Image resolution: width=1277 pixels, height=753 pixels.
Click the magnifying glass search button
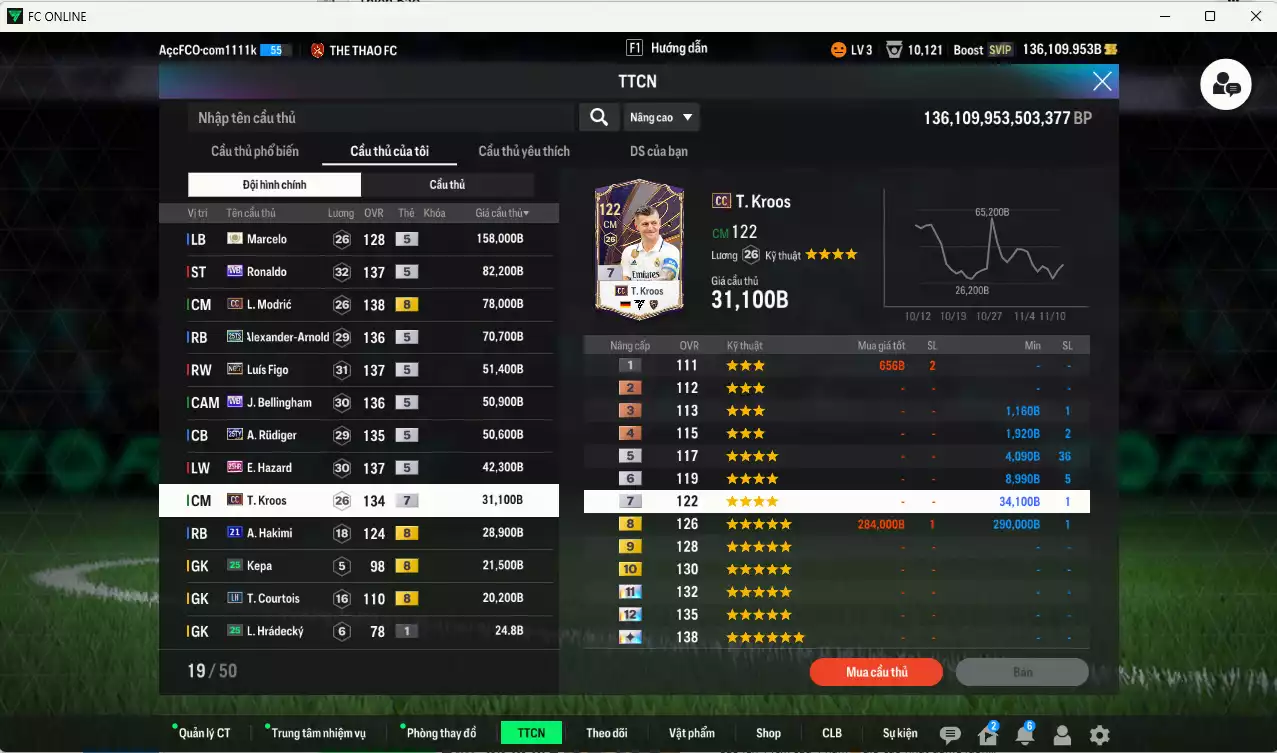(598, 118)
